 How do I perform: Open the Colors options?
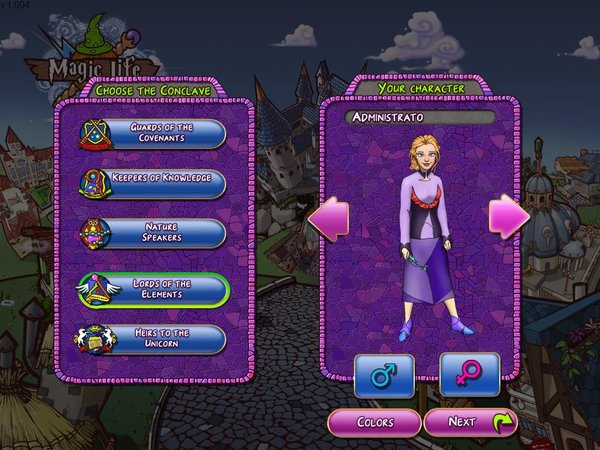[374, 422]
